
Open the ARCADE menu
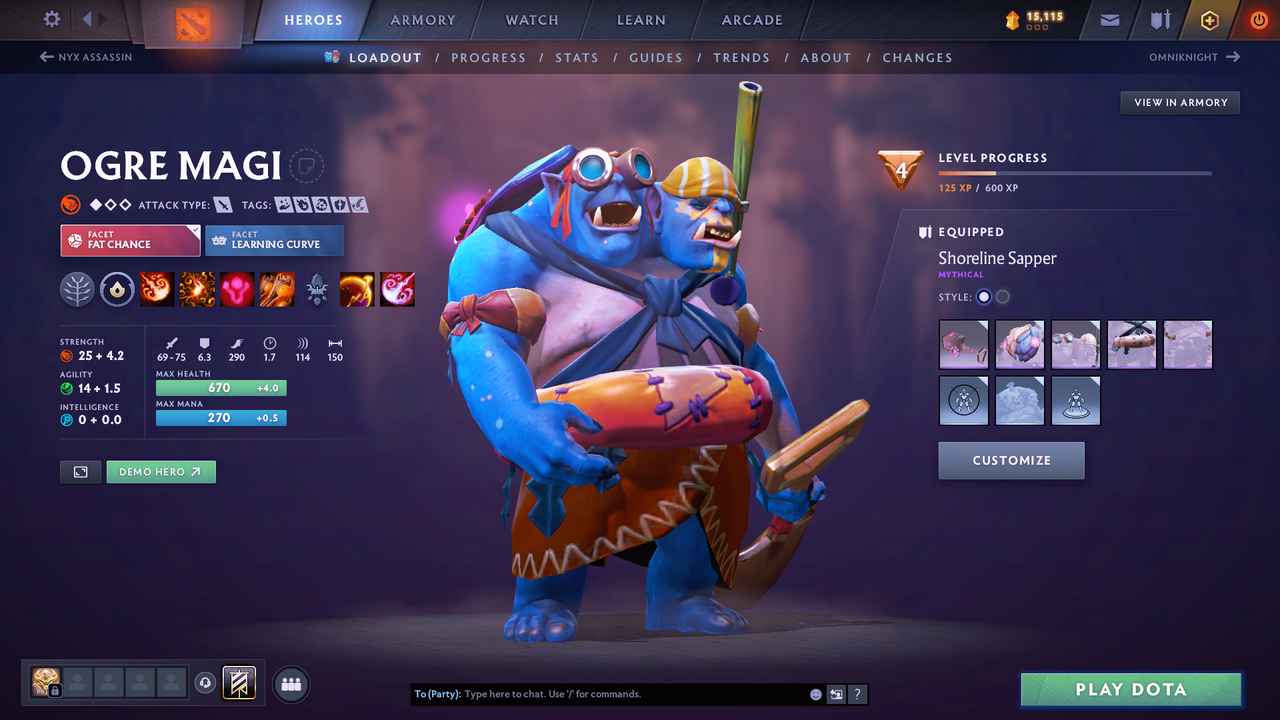[x=751, y=20]
